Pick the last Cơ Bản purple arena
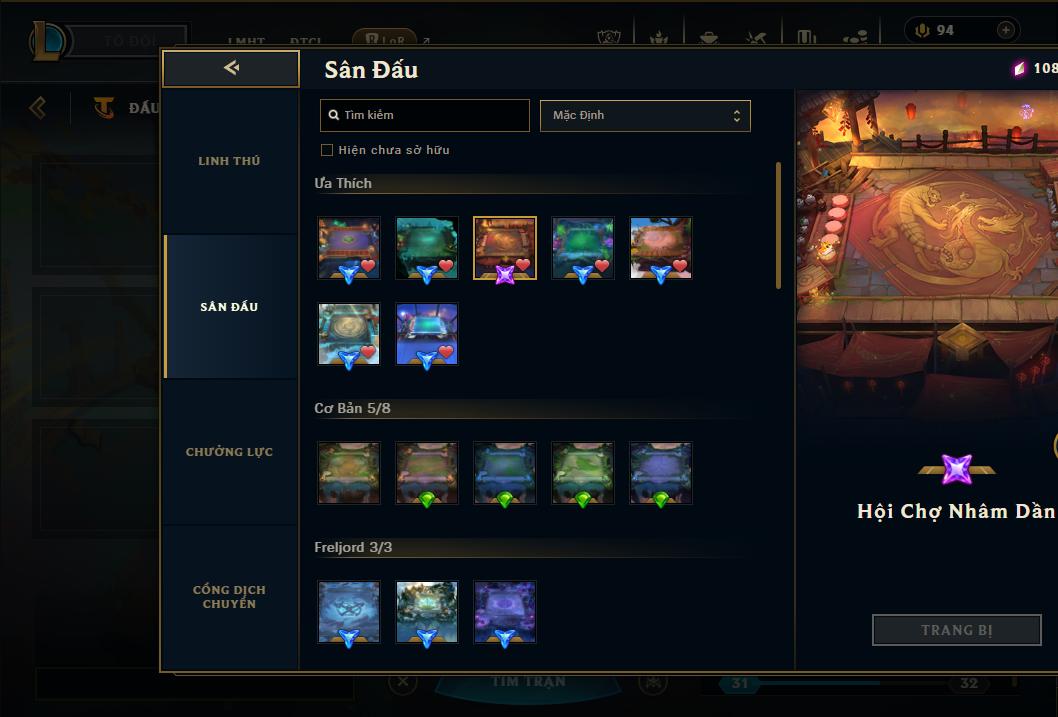 point(661,472)
